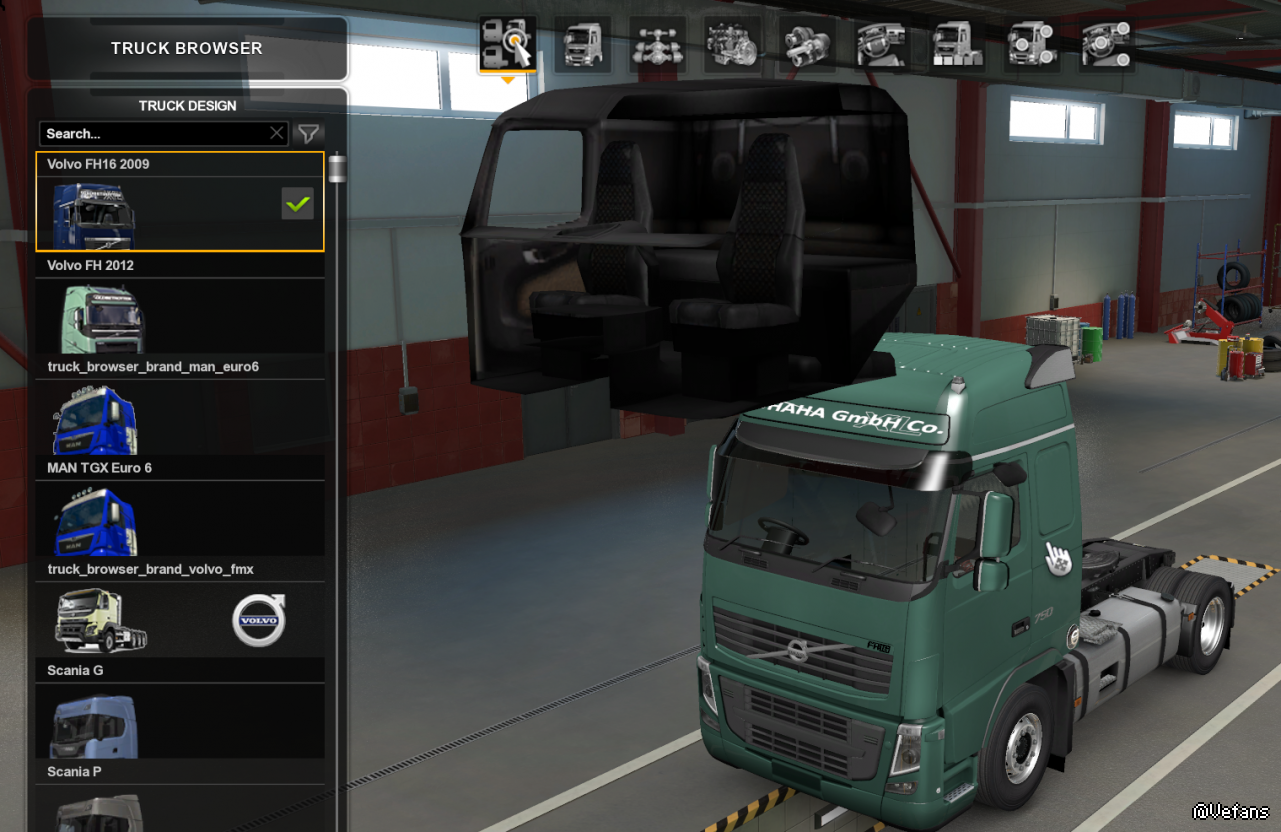Screen dimensions: 1281x832
Task: Show the engine selection tab
Action: [x=732, y=44]
